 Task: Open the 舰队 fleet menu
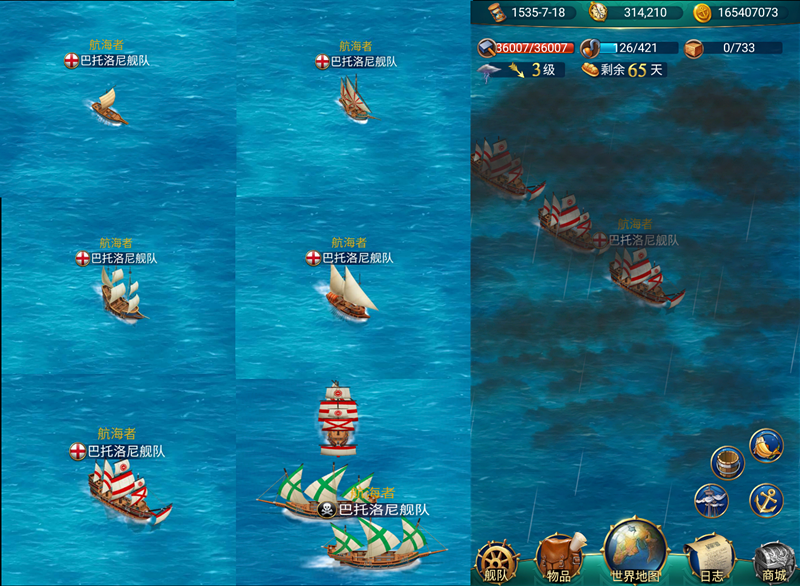(497, 561)
